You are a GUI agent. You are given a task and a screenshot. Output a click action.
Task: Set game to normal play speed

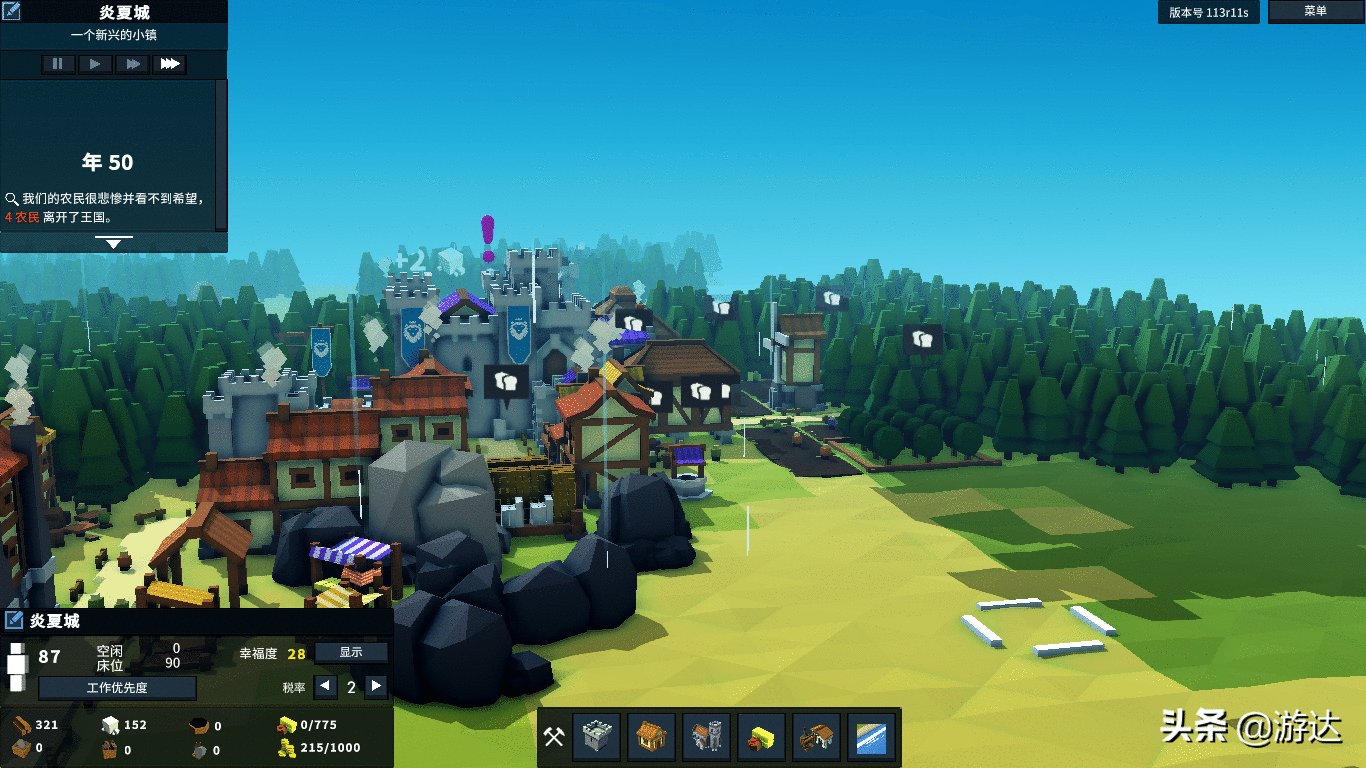(95, 64)
